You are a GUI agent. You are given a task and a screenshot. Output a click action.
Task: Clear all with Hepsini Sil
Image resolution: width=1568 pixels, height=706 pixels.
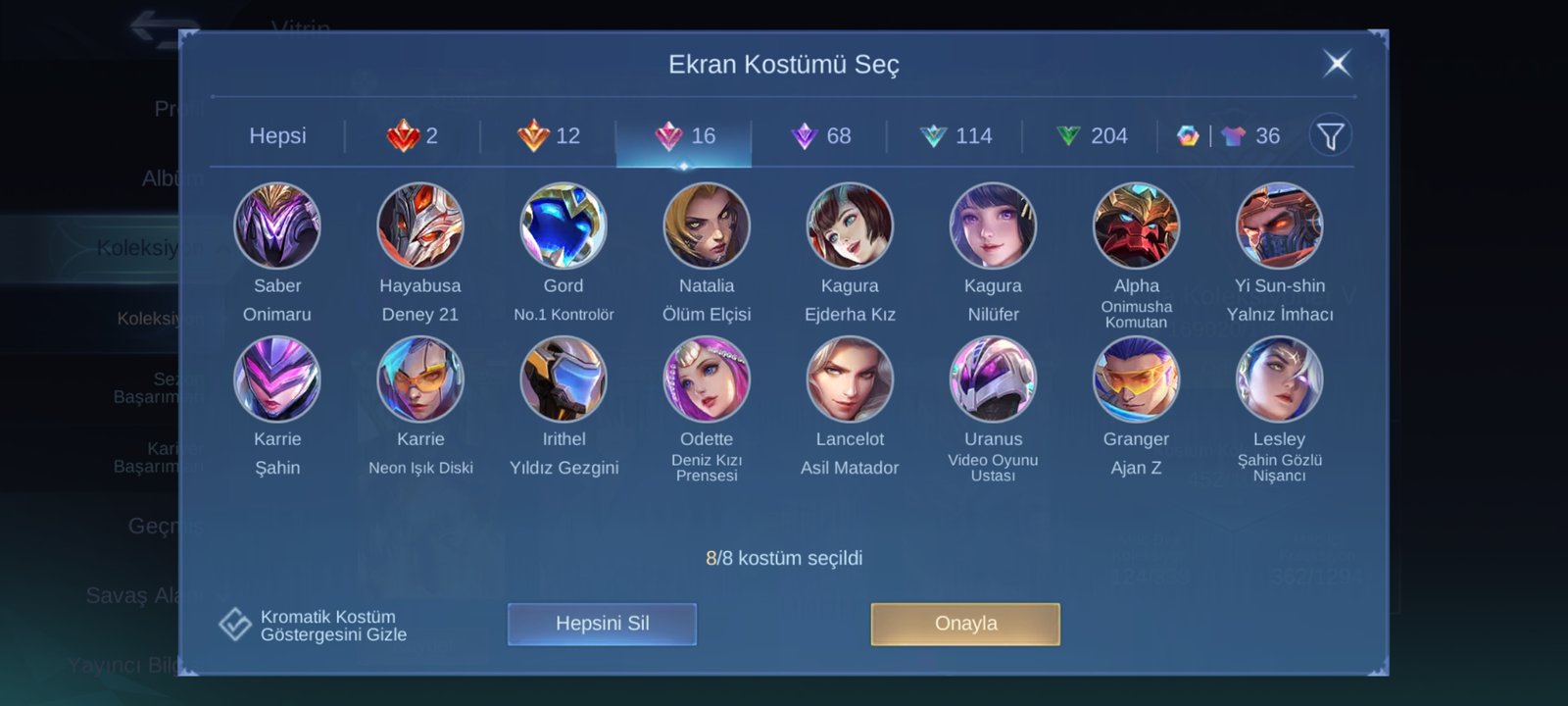coord(602,624)
